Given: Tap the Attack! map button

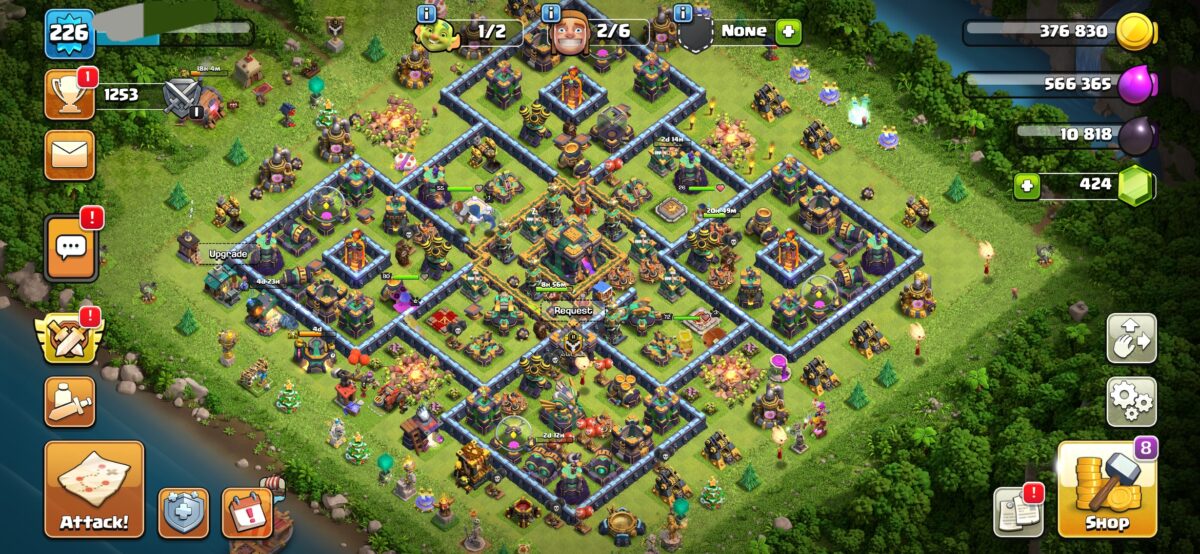Looking at the screenshot, I should click(x=94, y=489).
